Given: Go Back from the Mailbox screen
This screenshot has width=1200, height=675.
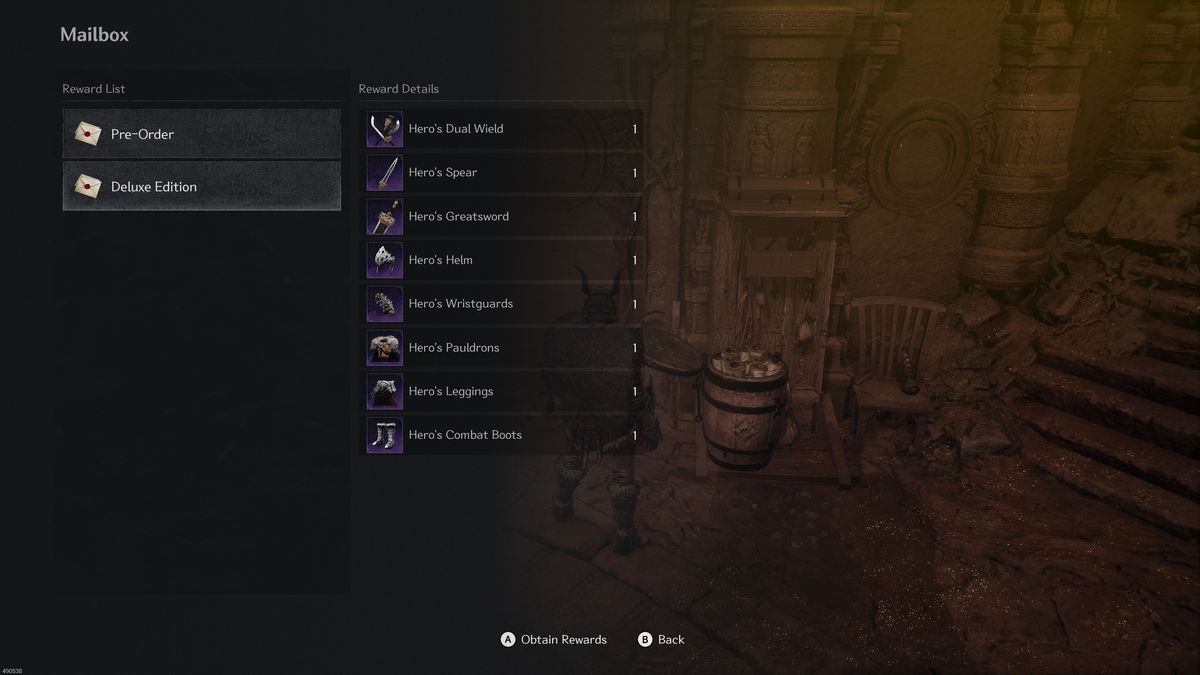Looking at the screenshot, I should [x=661, y=640].
